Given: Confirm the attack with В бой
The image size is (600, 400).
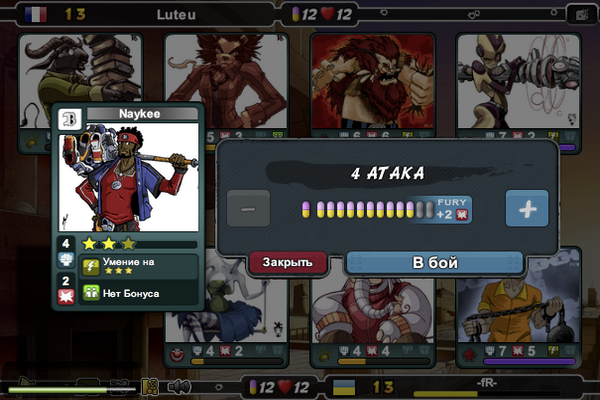Looking at the screenshot, I should click(x=435, y=263).
